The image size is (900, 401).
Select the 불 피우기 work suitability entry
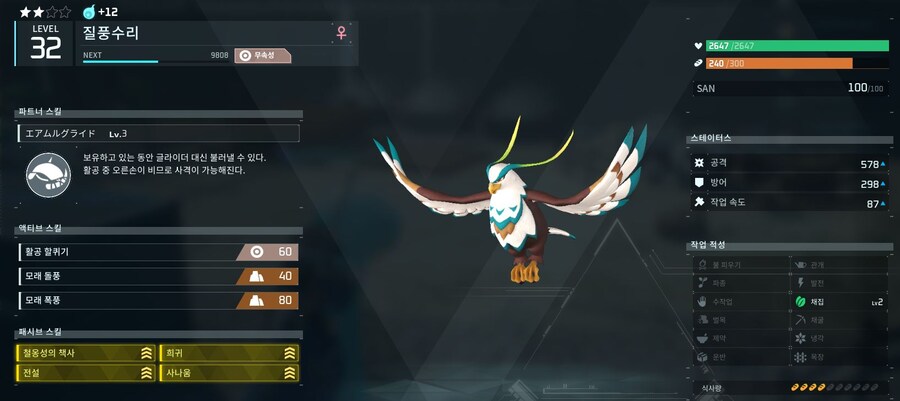[738, 265]
